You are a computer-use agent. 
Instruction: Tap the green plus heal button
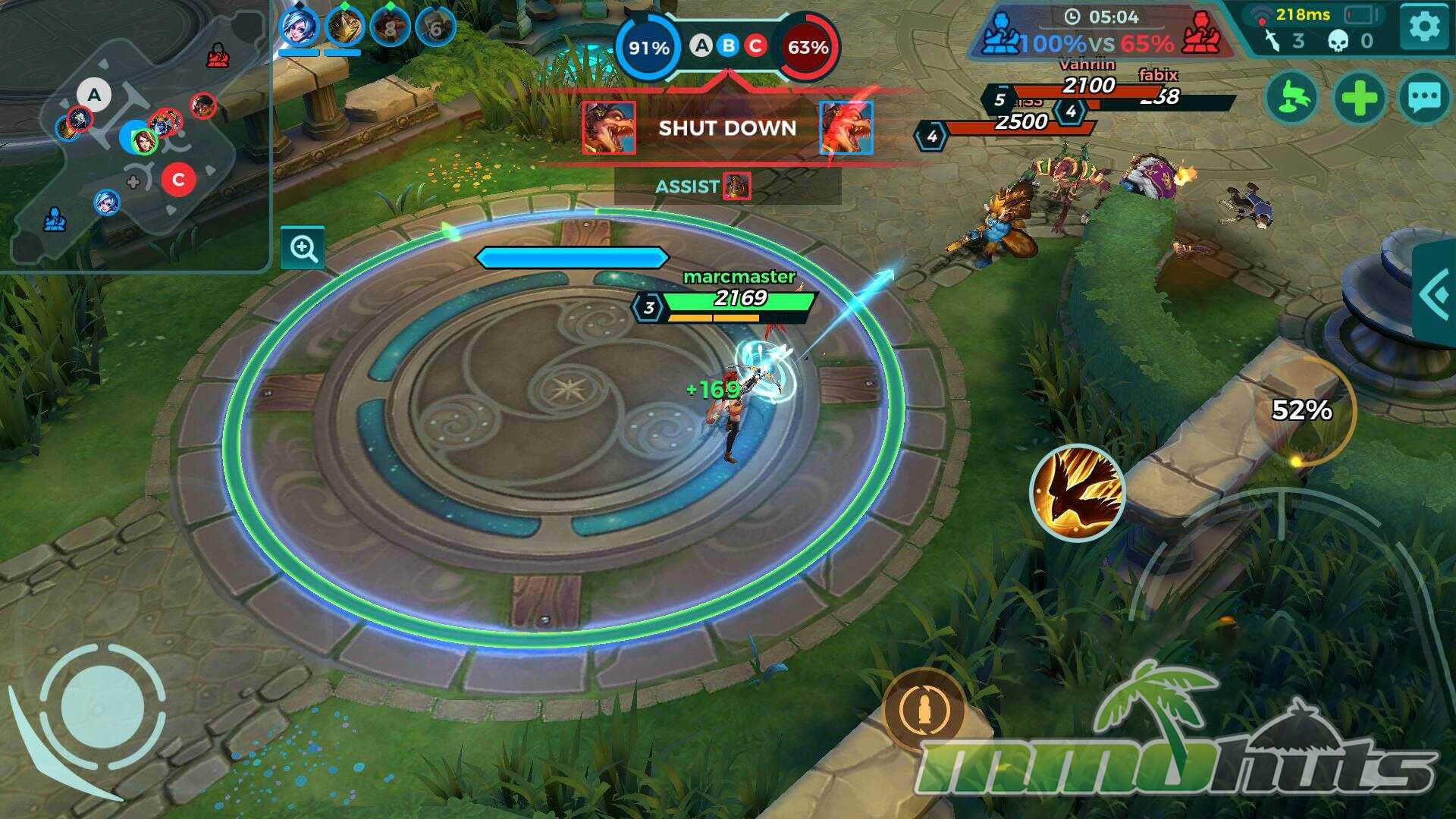[x=1358, y=98]
